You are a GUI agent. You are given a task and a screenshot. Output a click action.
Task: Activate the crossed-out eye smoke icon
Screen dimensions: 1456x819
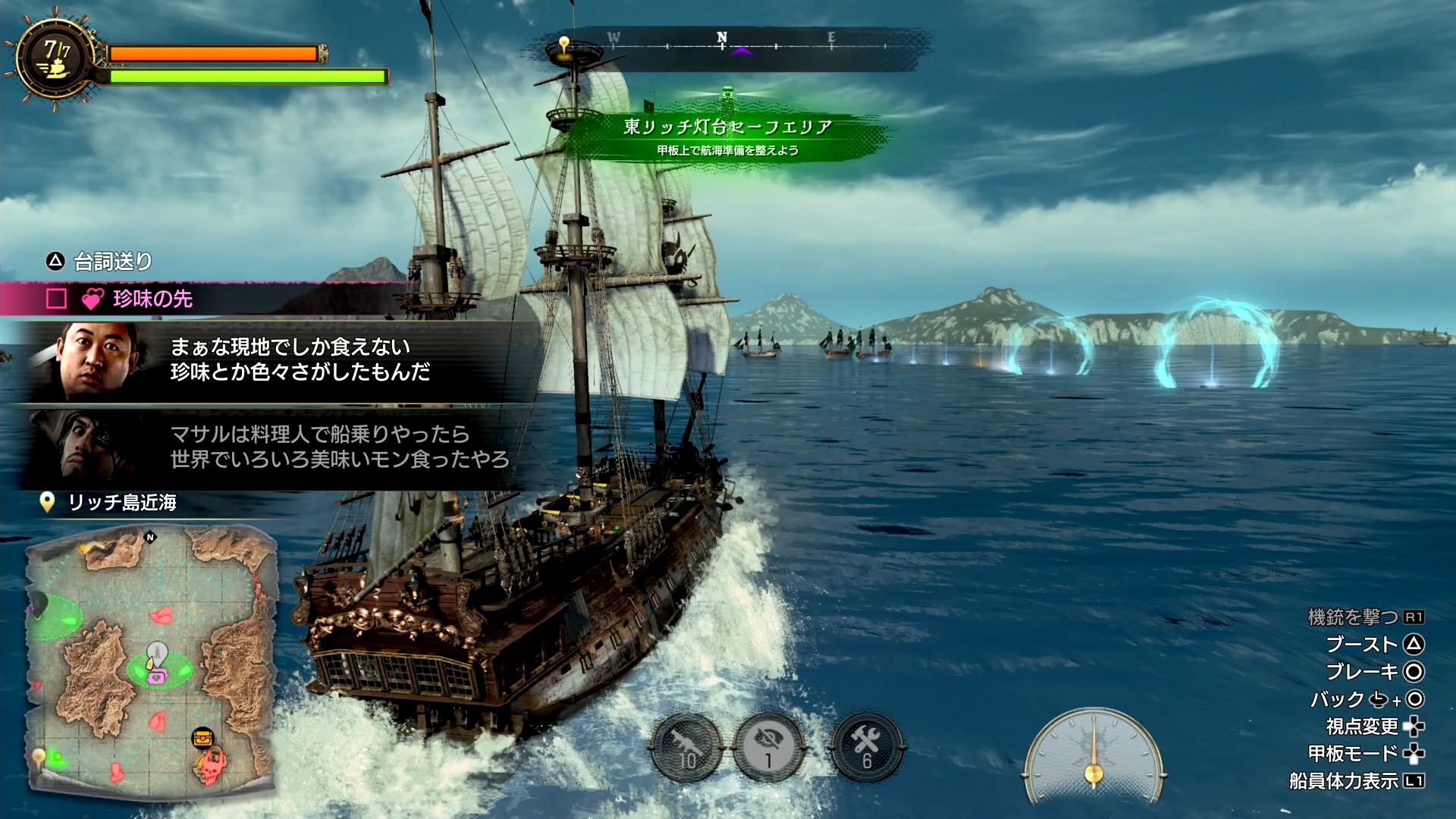click(x=769, y=747)
